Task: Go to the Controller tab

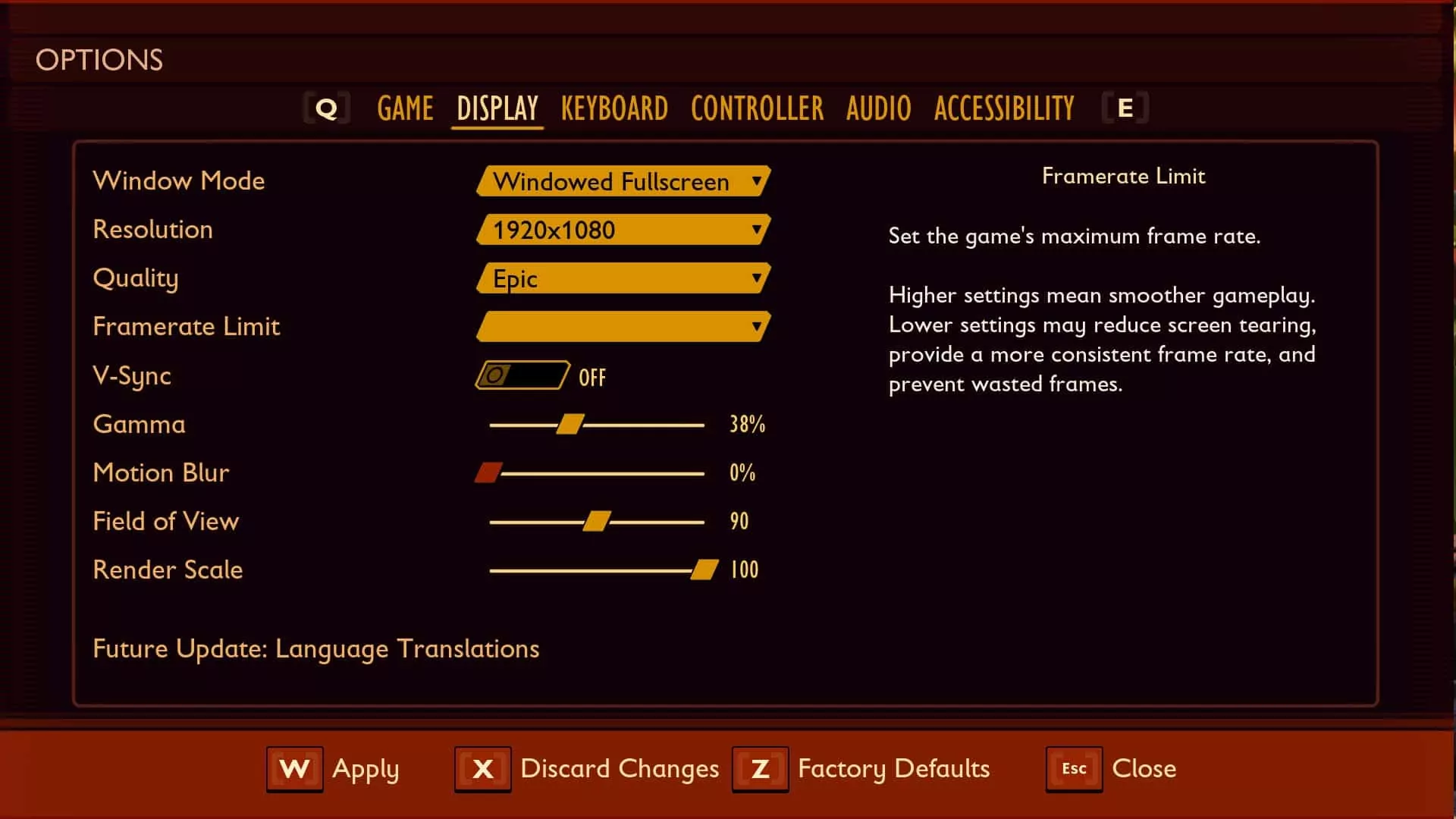Action: (757, 108)
